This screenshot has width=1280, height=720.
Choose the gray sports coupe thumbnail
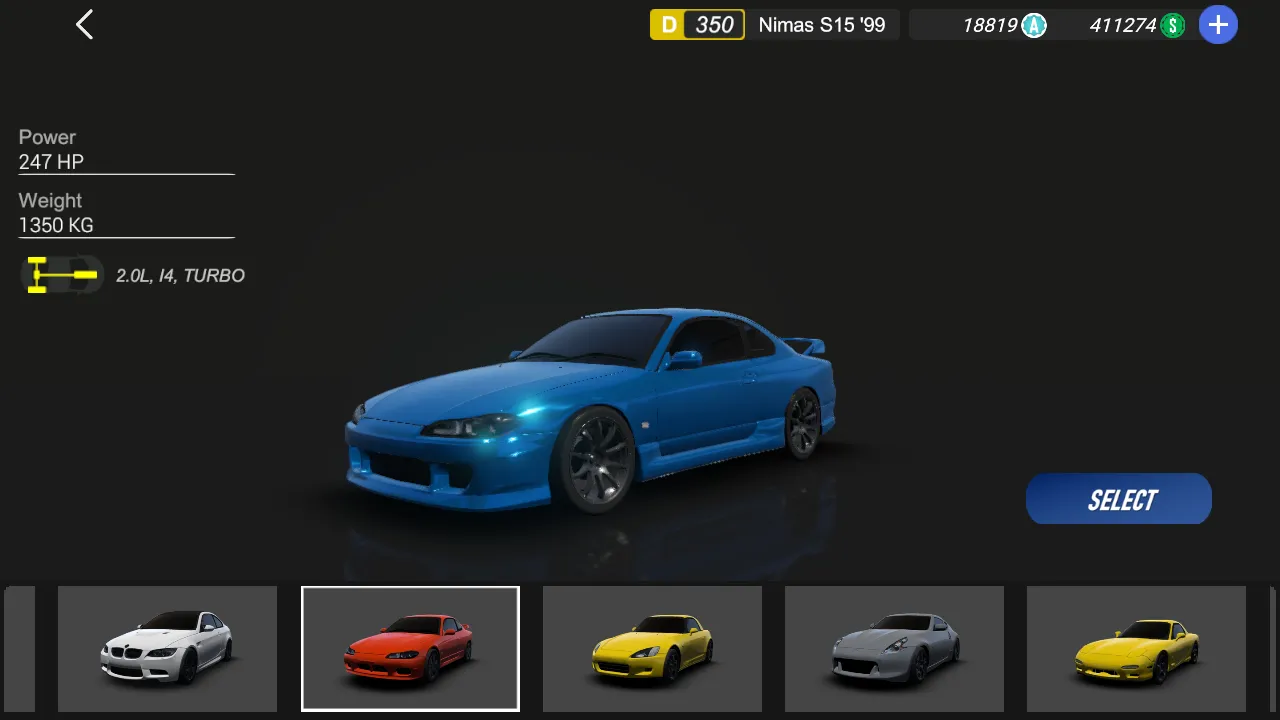894,648
